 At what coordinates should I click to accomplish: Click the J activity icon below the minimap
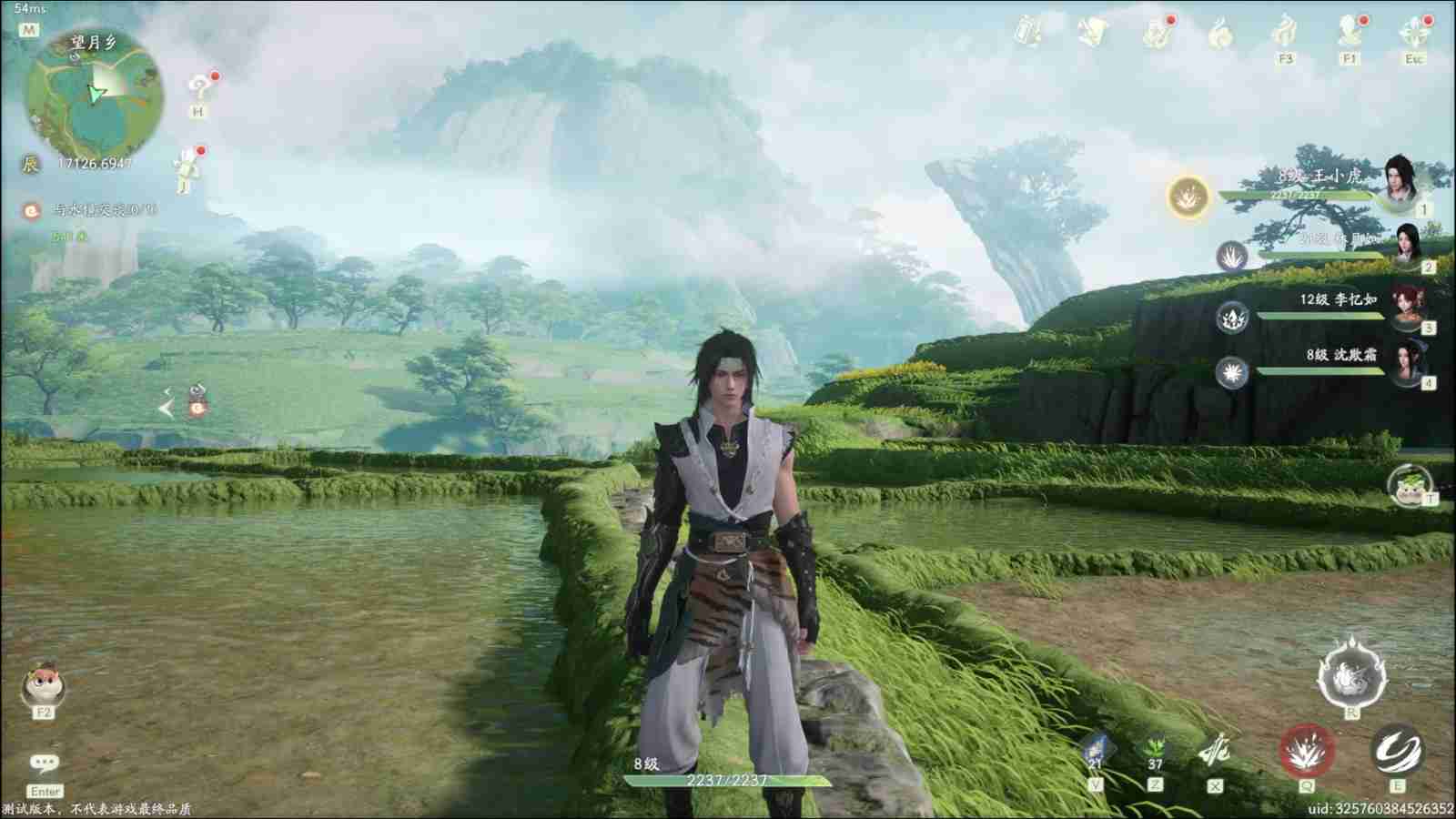[185, 167]
